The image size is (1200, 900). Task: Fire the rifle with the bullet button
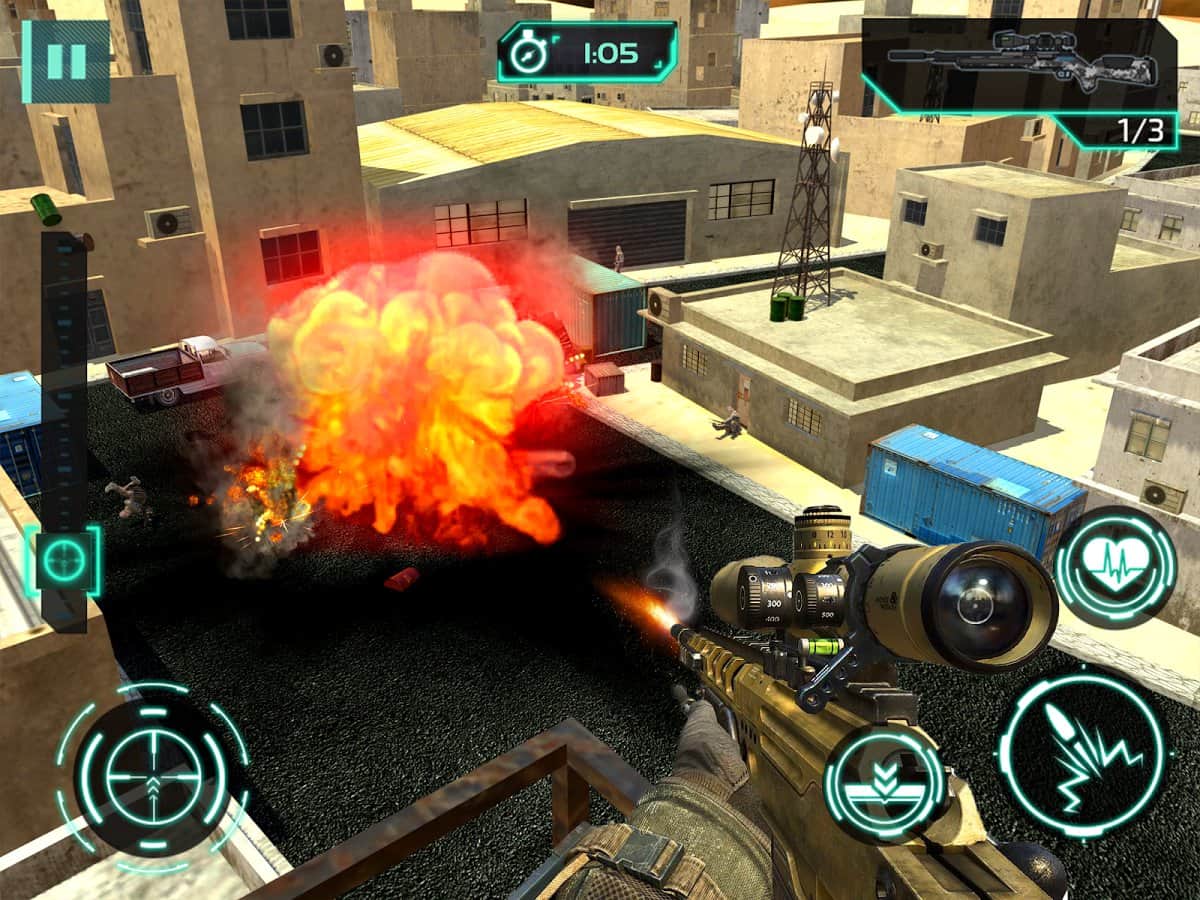[1082, 751]
